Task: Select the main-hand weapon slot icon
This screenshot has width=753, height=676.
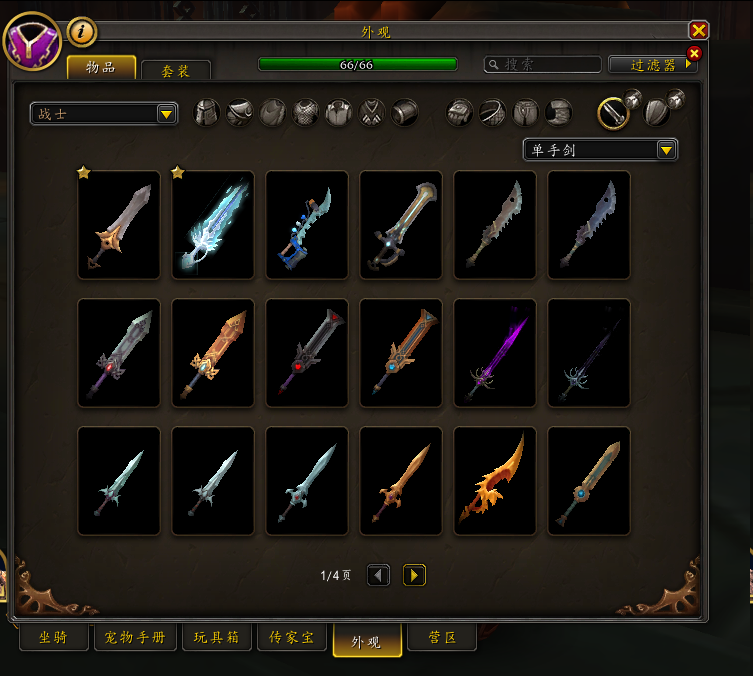Action: [x=613, y=113]
